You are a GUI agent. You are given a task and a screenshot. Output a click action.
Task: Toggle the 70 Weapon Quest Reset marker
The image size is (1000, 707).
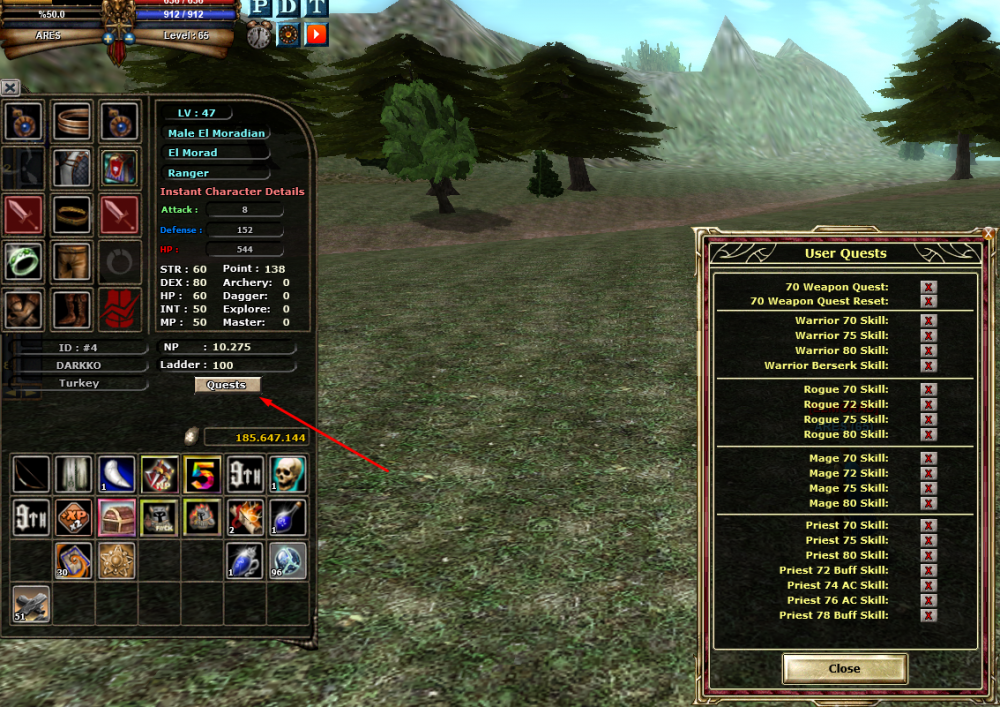928,301
